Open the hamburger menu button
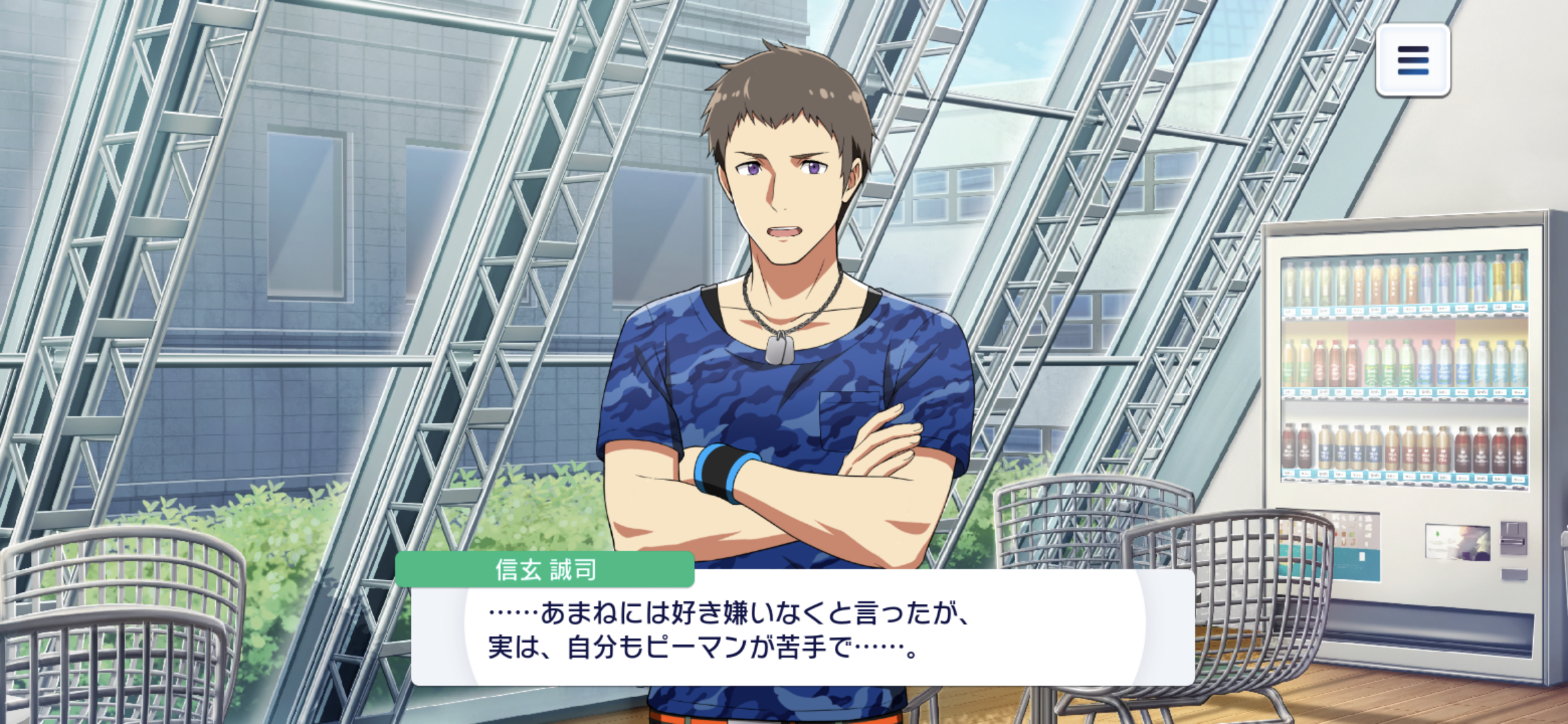Viewport: 1568px width, 724px height. [1413, 60]
